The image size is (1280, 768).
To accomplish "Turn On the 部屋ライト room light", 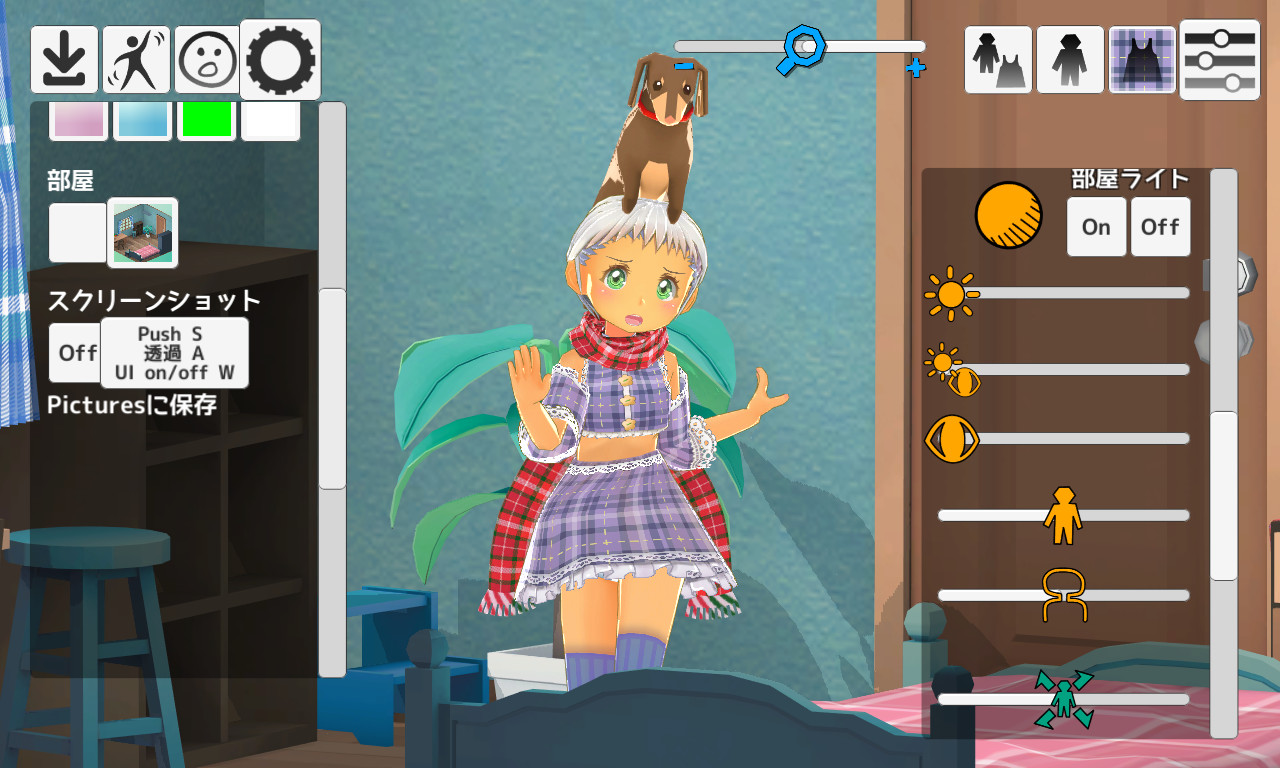I will coord(1096,226).
